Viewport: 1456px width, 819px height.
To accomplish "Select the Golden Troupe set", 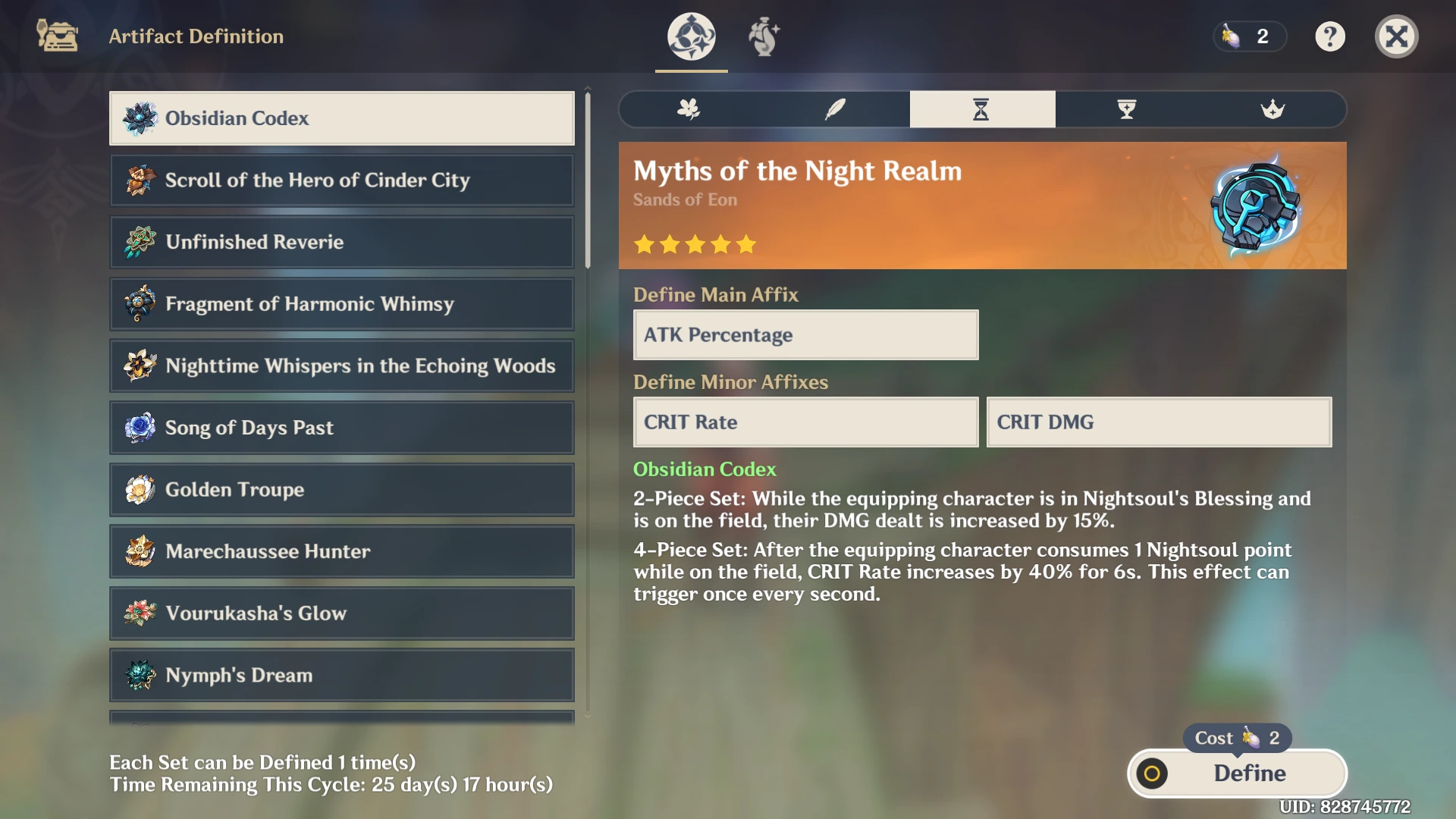I will pos(341,490).
